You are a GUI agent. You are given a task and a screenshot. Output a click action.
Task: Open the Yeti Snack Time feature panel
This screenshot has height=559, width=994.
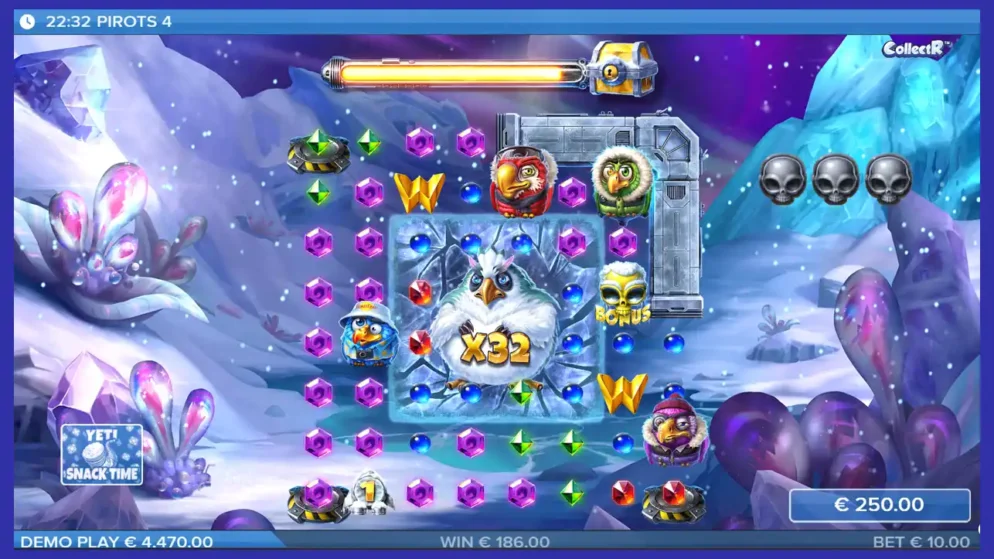coord(101,454)
